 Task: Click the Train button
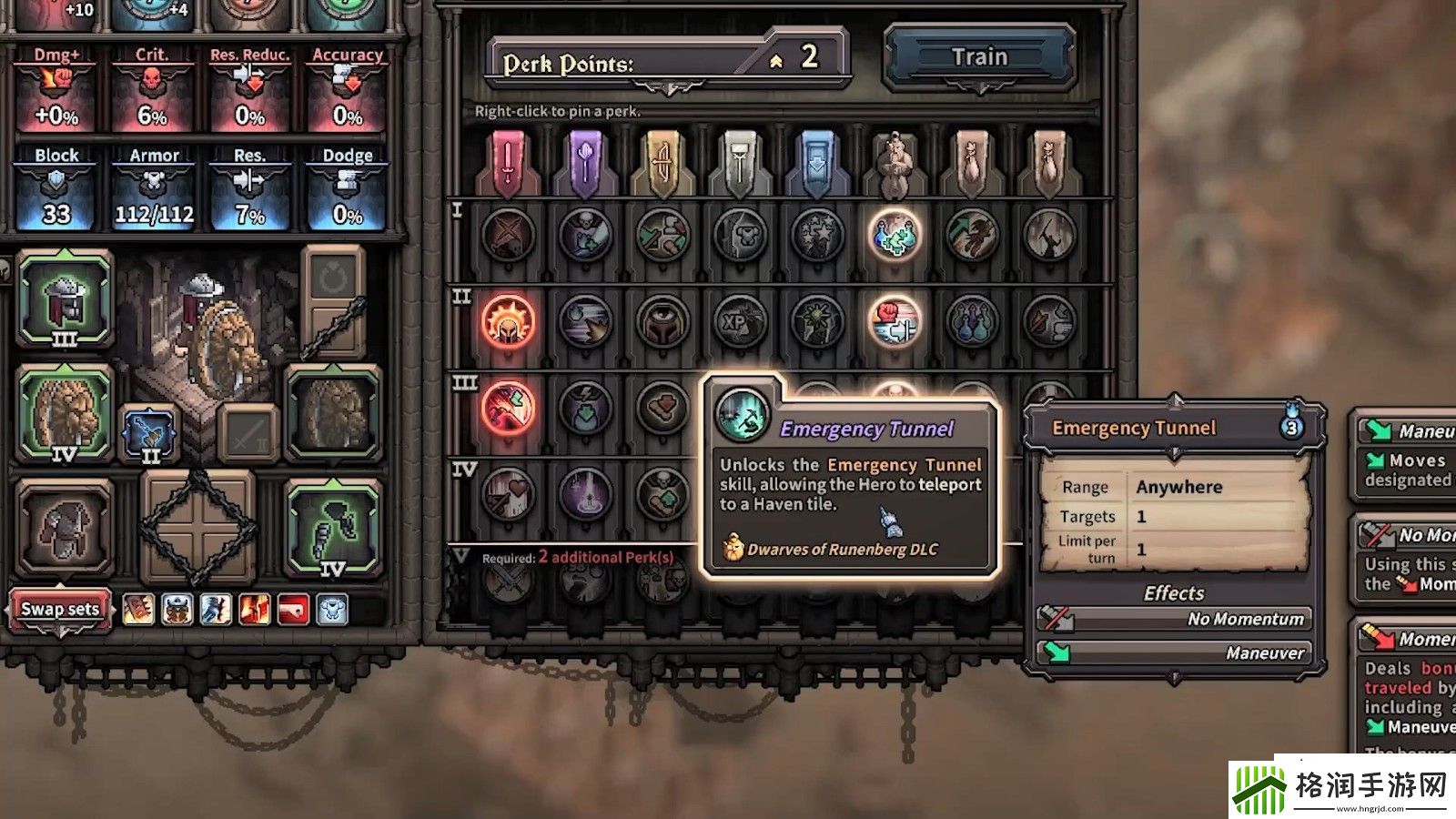coord(979,56)
